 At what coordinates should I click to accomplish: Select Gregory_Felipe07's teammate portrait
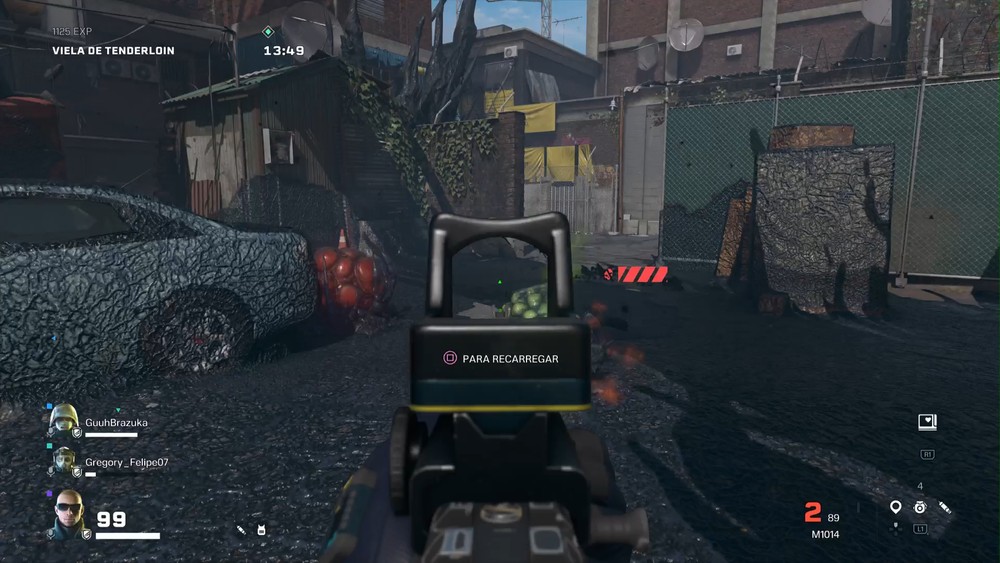[63, 461]
